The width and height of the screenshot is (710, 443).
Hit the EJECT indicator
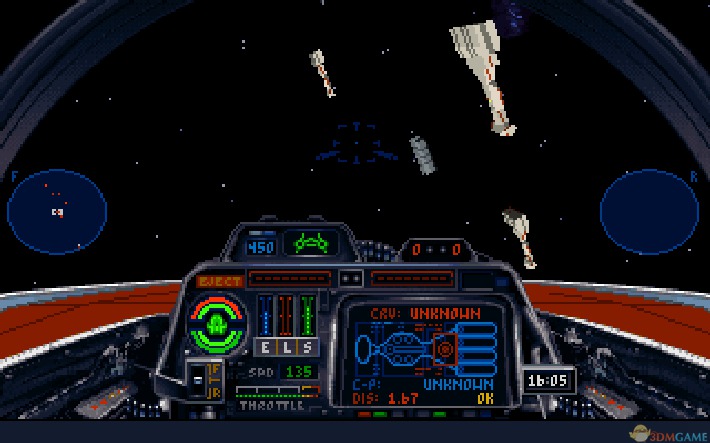click(218, 281)
